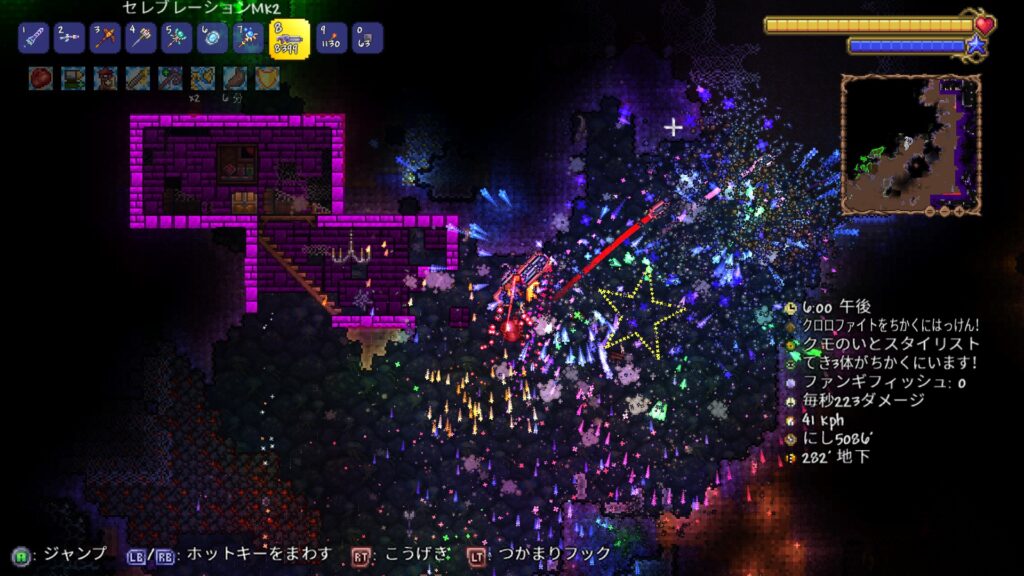1024x576 pixels.
Task: Select hotbar slot 1 with the white rocket item
Action: (34, 39)
